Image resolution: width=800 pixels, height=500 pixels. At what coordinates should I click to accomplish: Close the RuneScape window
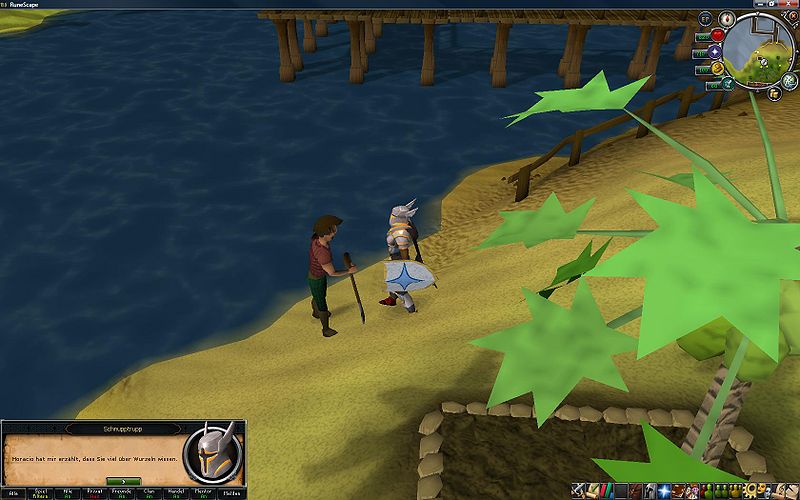click(x=790, y=4)
